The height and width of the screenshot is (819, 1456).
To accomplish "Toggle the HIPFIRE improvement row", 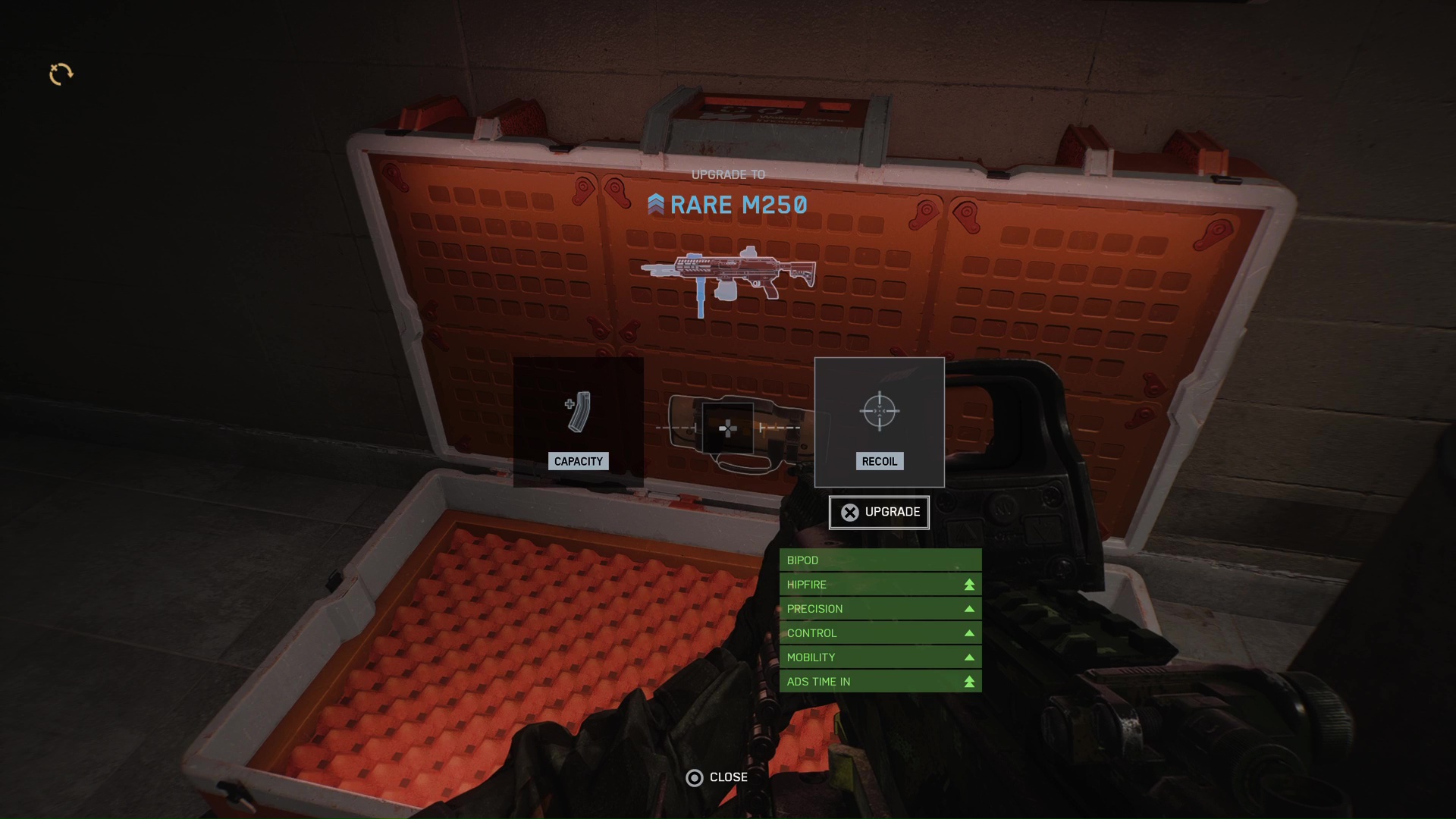I will [x=880, y=584].
